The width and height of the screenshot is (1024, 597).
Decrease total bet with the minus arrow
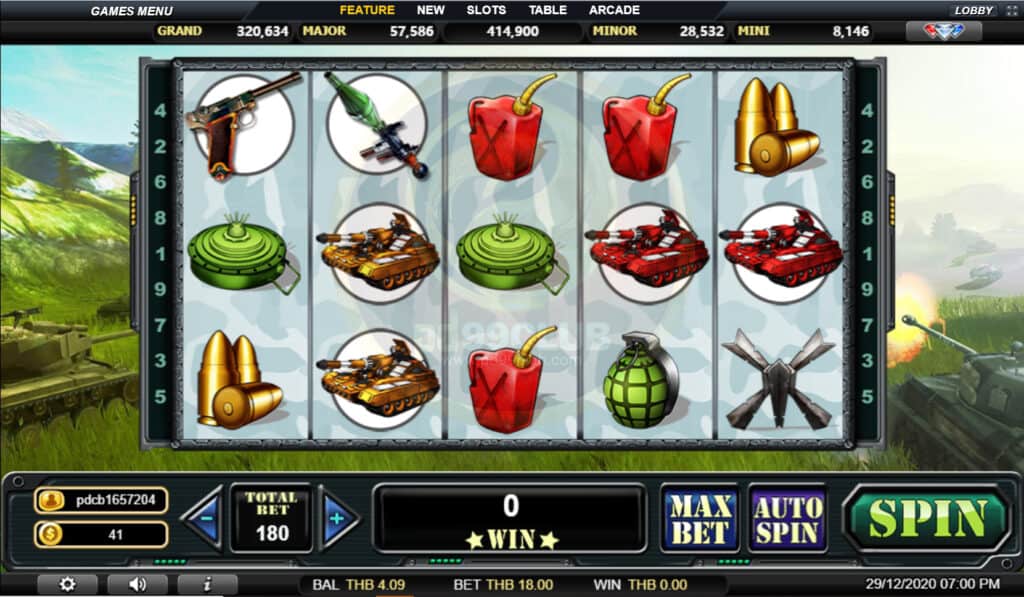(203, 518)
